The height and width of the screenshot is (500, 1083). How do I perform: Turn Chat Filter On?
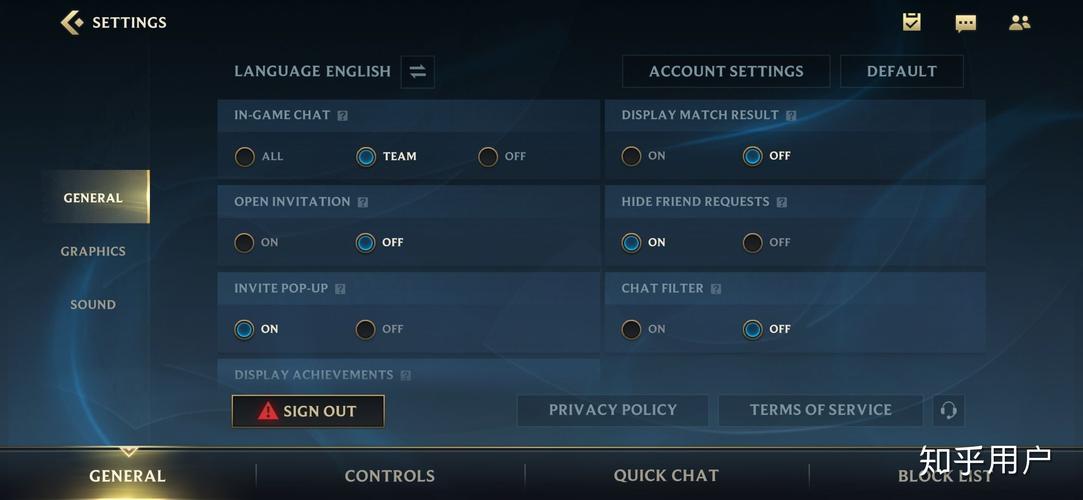632,329
